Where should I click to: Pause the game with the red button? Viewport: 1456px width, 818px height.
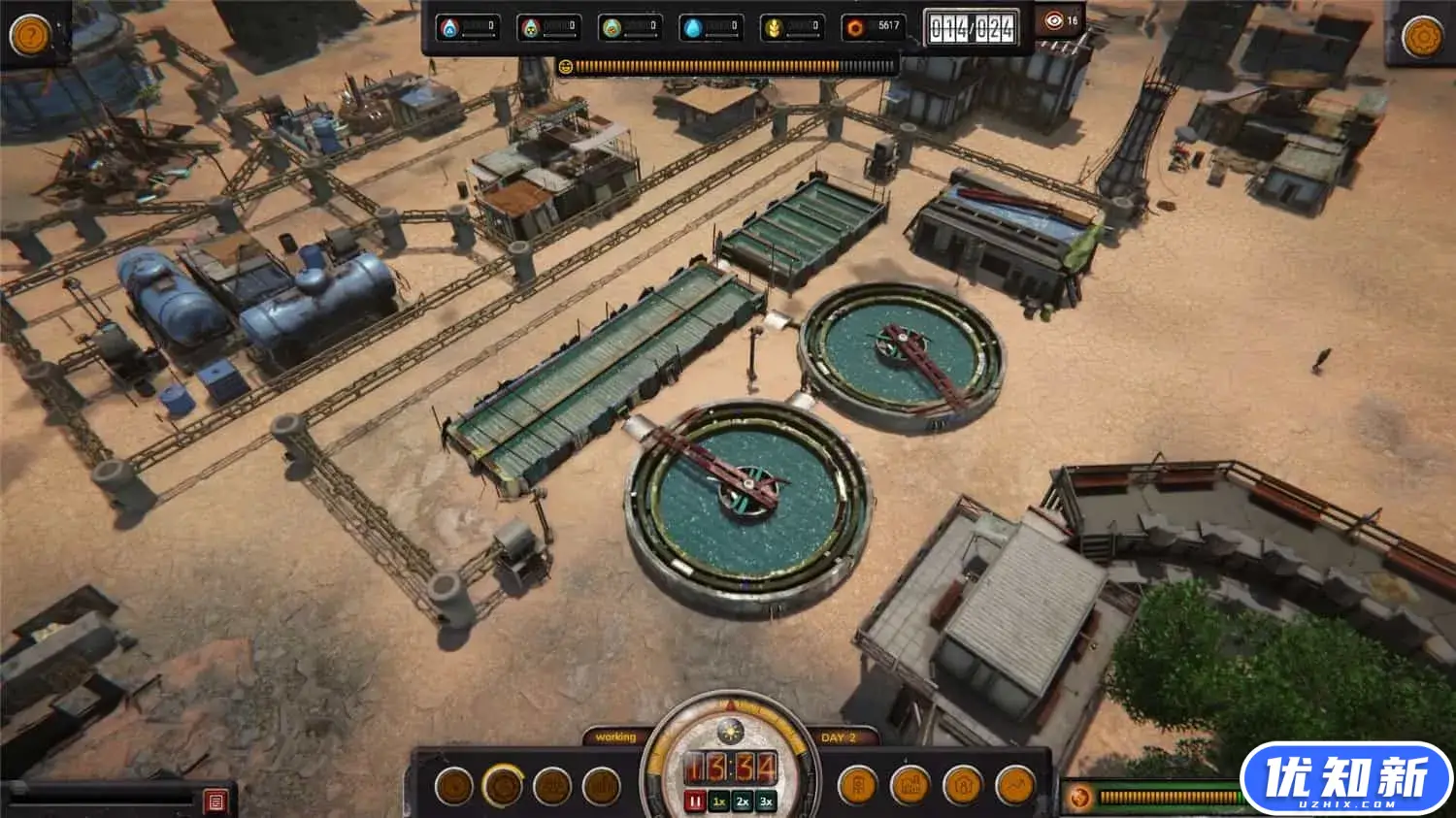click(695, 802)
